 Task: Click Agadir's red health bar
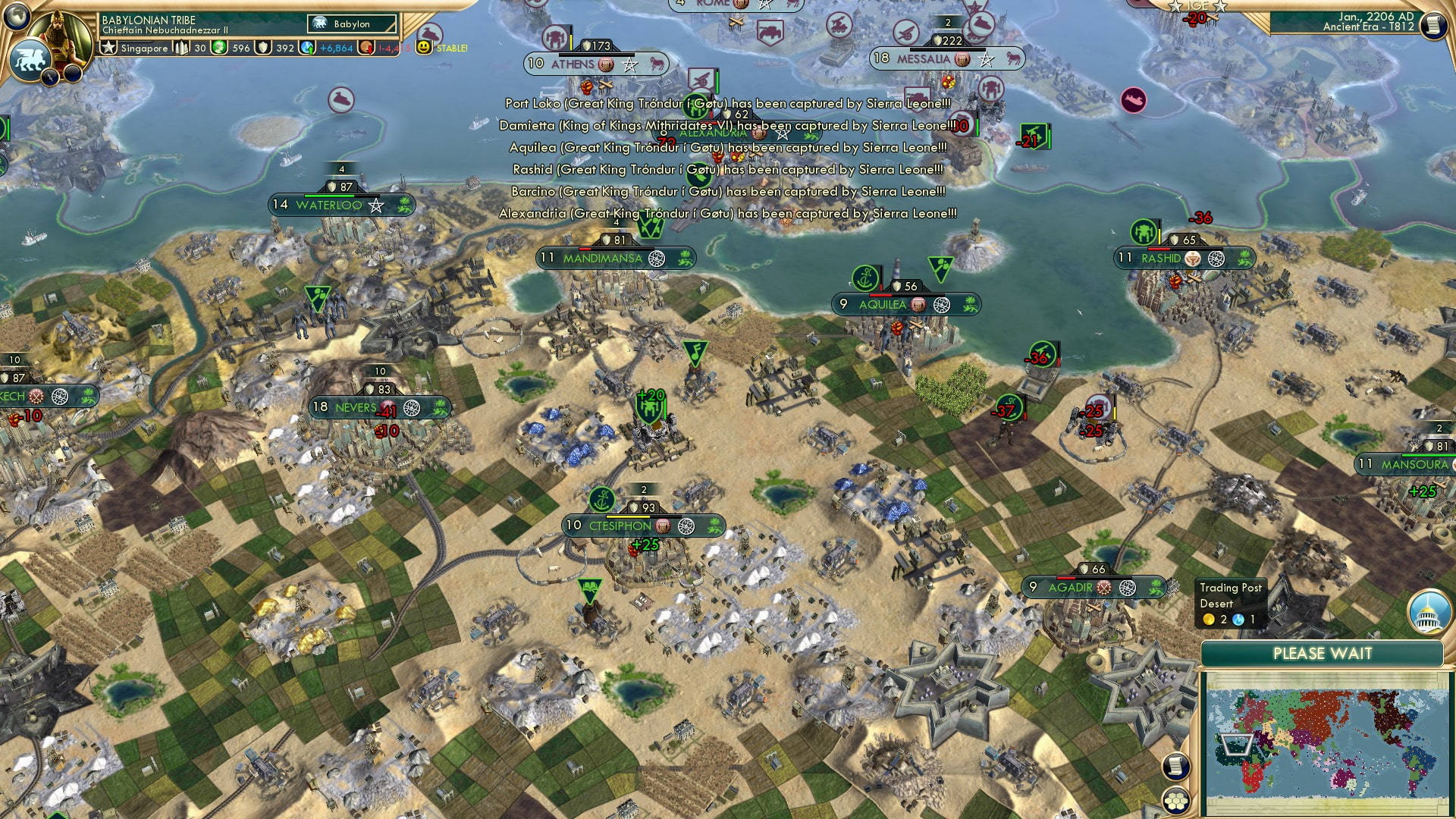pos(1065,577)
